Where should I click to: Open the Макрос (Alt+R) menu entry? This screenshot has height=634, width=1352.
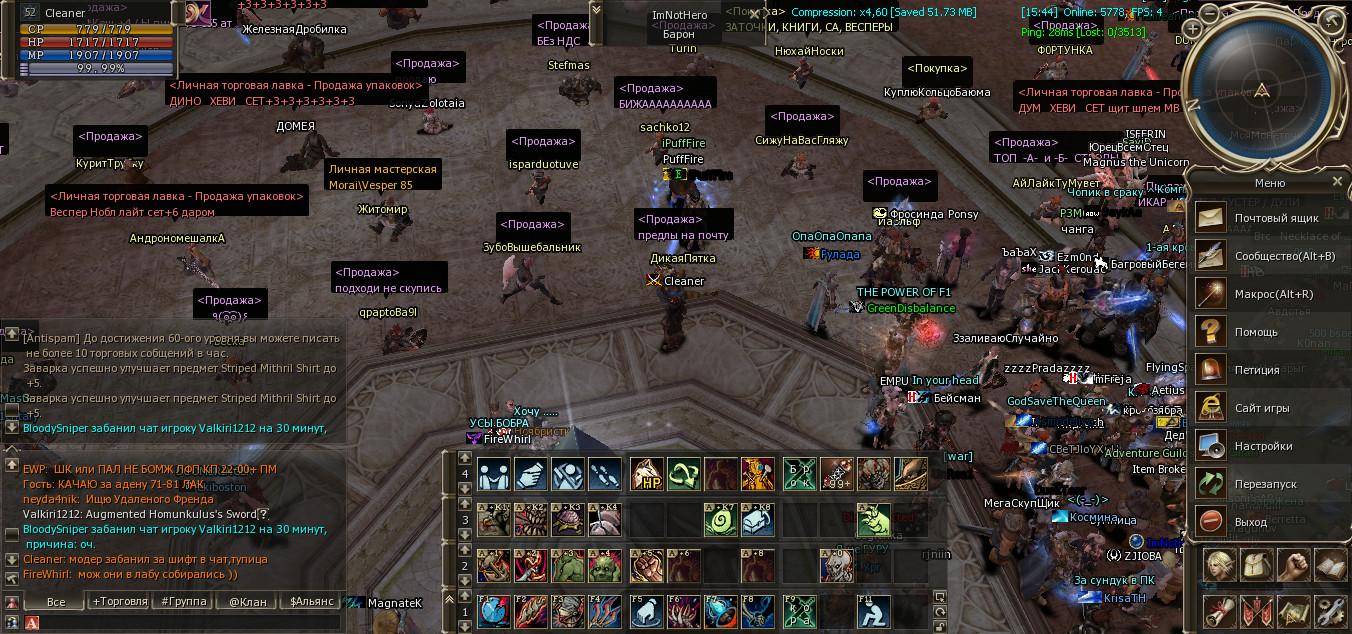(x=1212, y=294)
